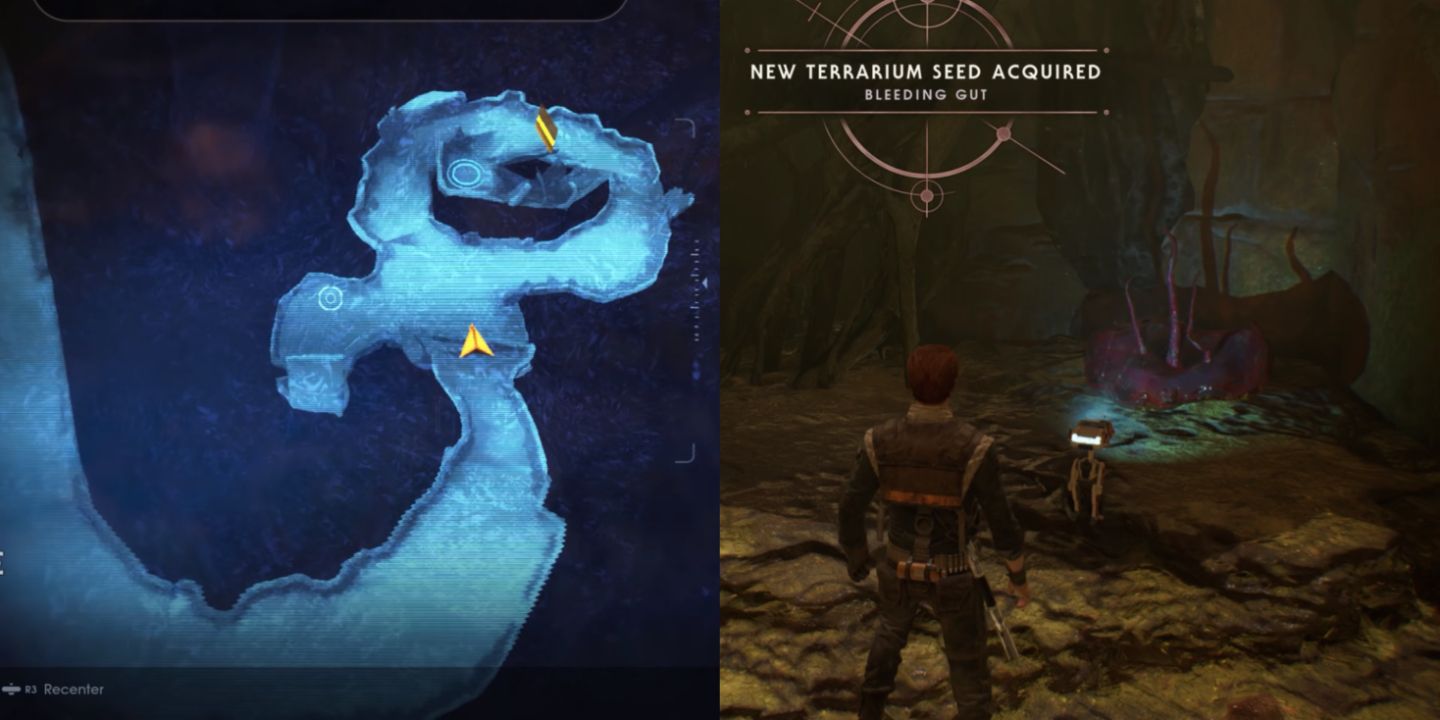The height and width of the screenshot is (720, 1440).
Task: Click the R3 thumbstick icon near Recenter
Action: click(x=12, y=688)
